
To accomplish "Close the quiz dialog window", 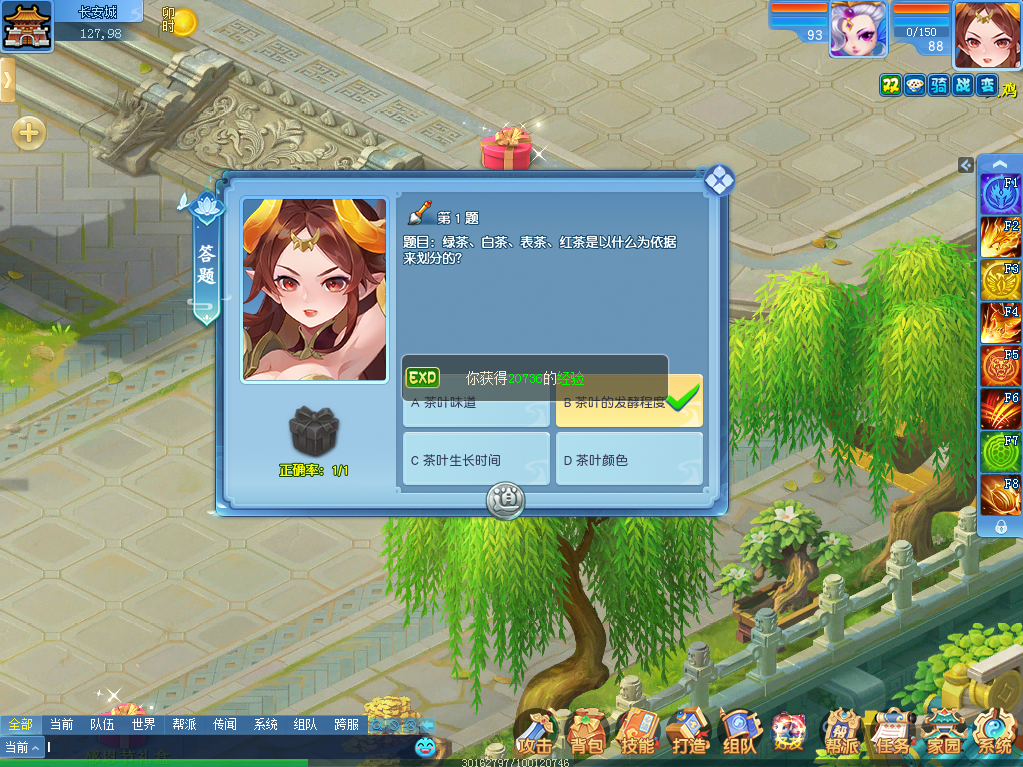I will [x=719, y=180].
